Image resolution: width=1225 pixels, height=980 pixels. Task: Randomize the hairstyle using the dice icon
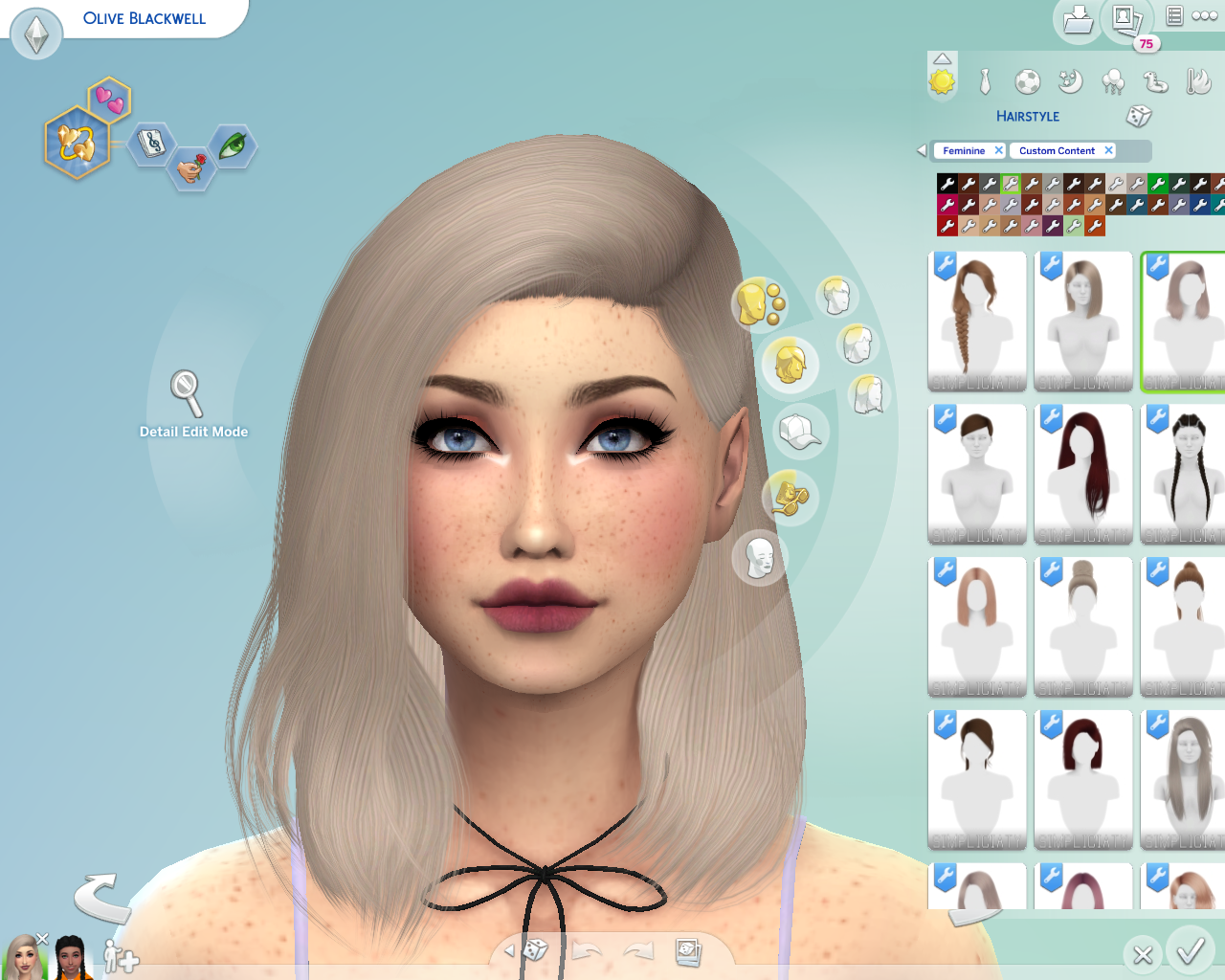[1138, 116]
